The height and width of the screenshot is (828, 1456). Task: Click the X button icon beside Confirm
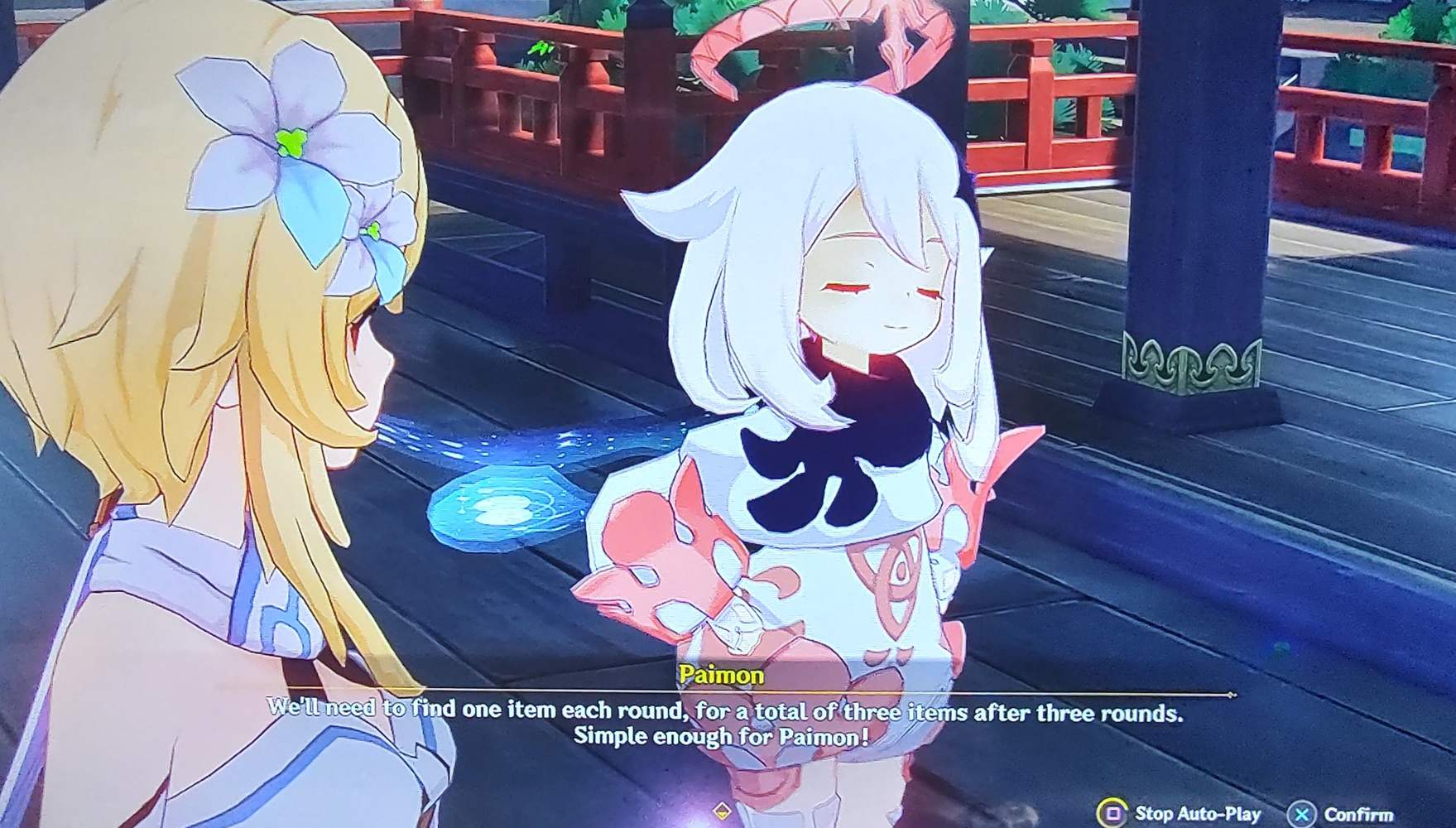(x=1302, y=811)
